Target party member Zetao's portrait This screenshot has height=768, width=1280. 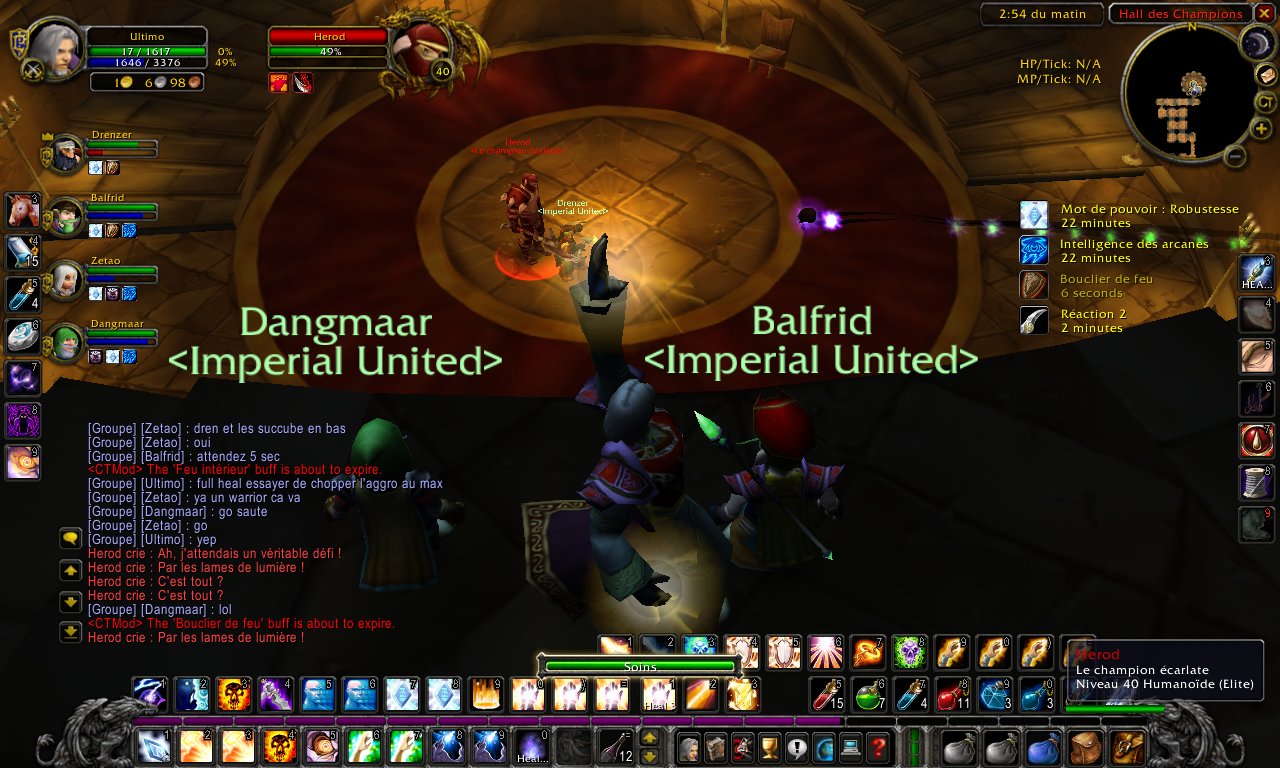tap(66, 279)
